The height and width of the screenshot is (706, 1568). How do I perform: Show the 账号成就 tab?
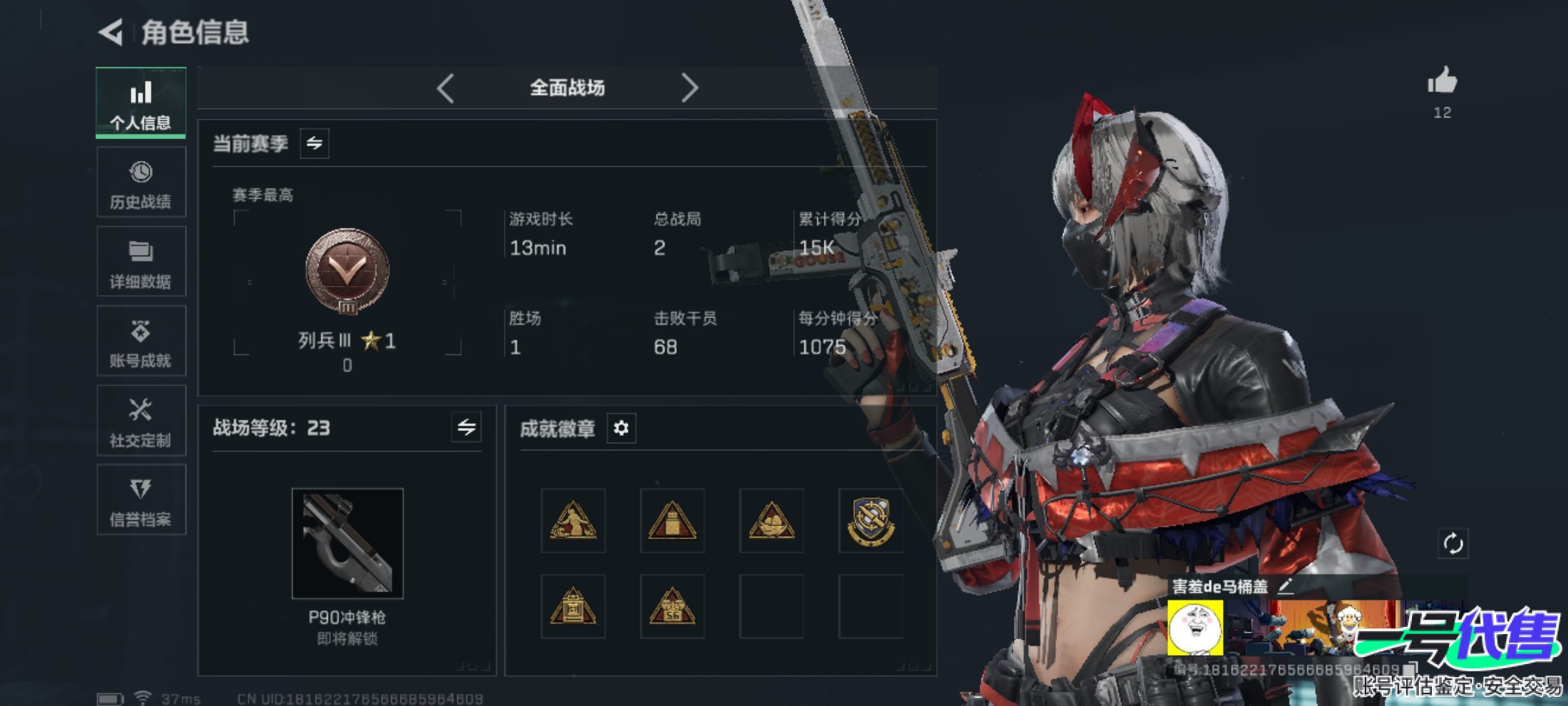click(x=140, y=341)
